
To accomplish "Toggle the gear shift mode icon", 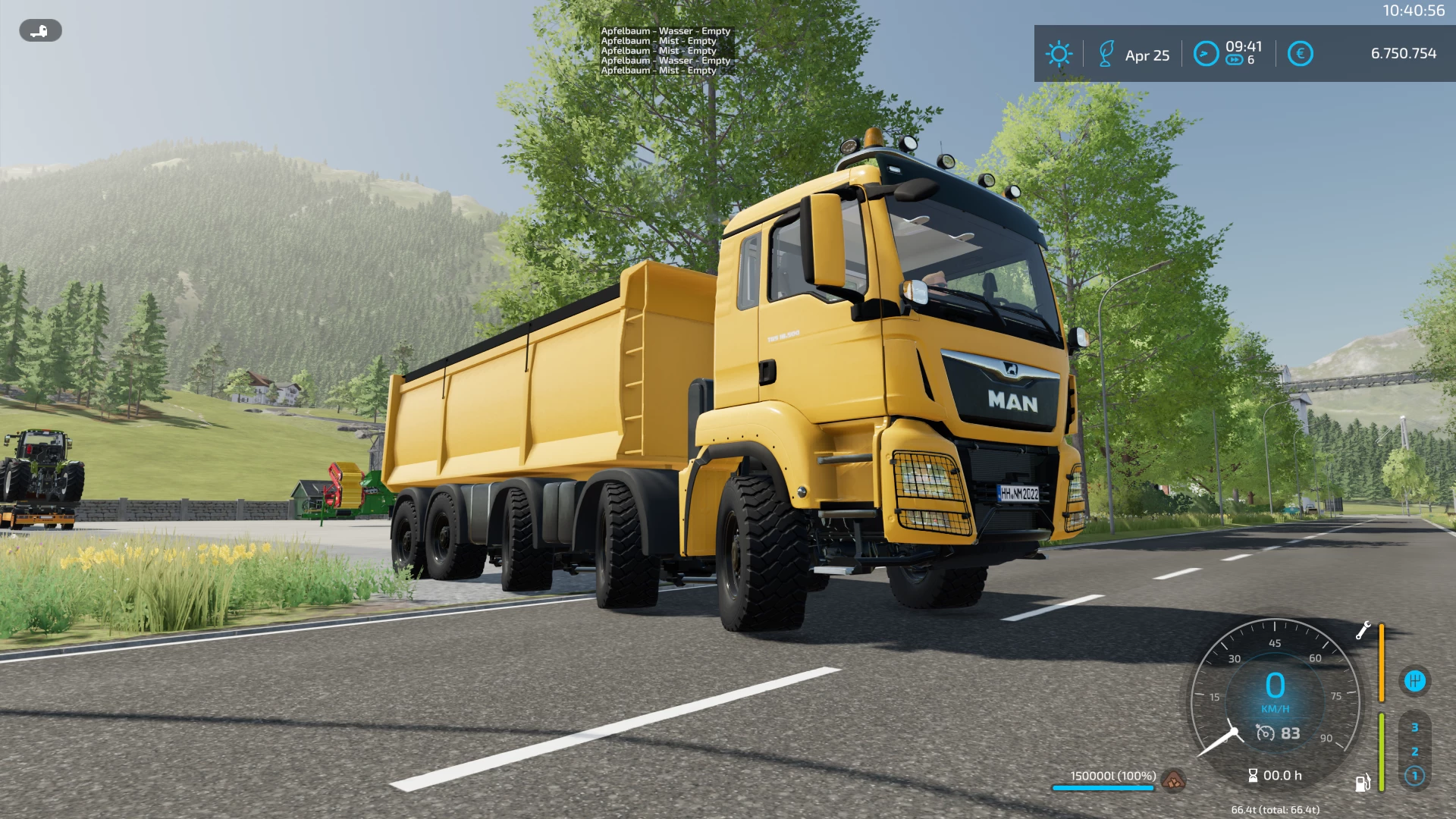I will coord(1416,679).
